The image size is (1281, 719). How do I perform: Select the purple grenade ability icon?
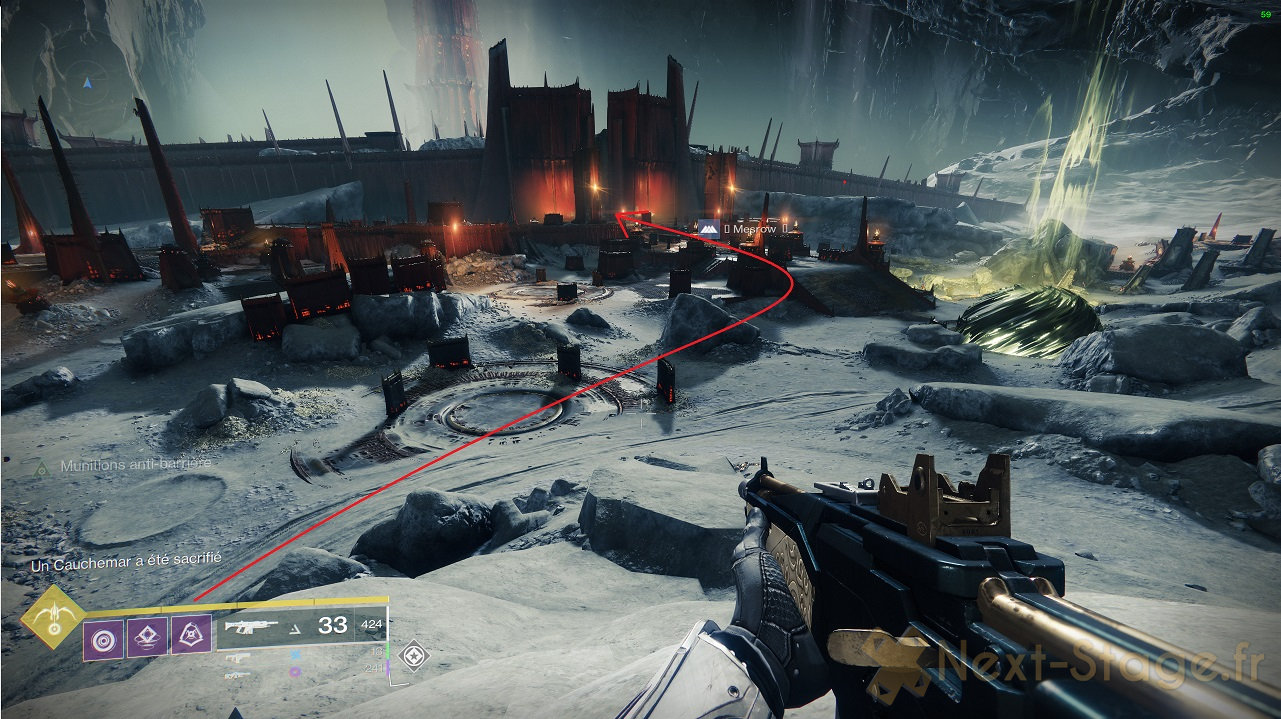pyautogui.click(x=103, y=637)
